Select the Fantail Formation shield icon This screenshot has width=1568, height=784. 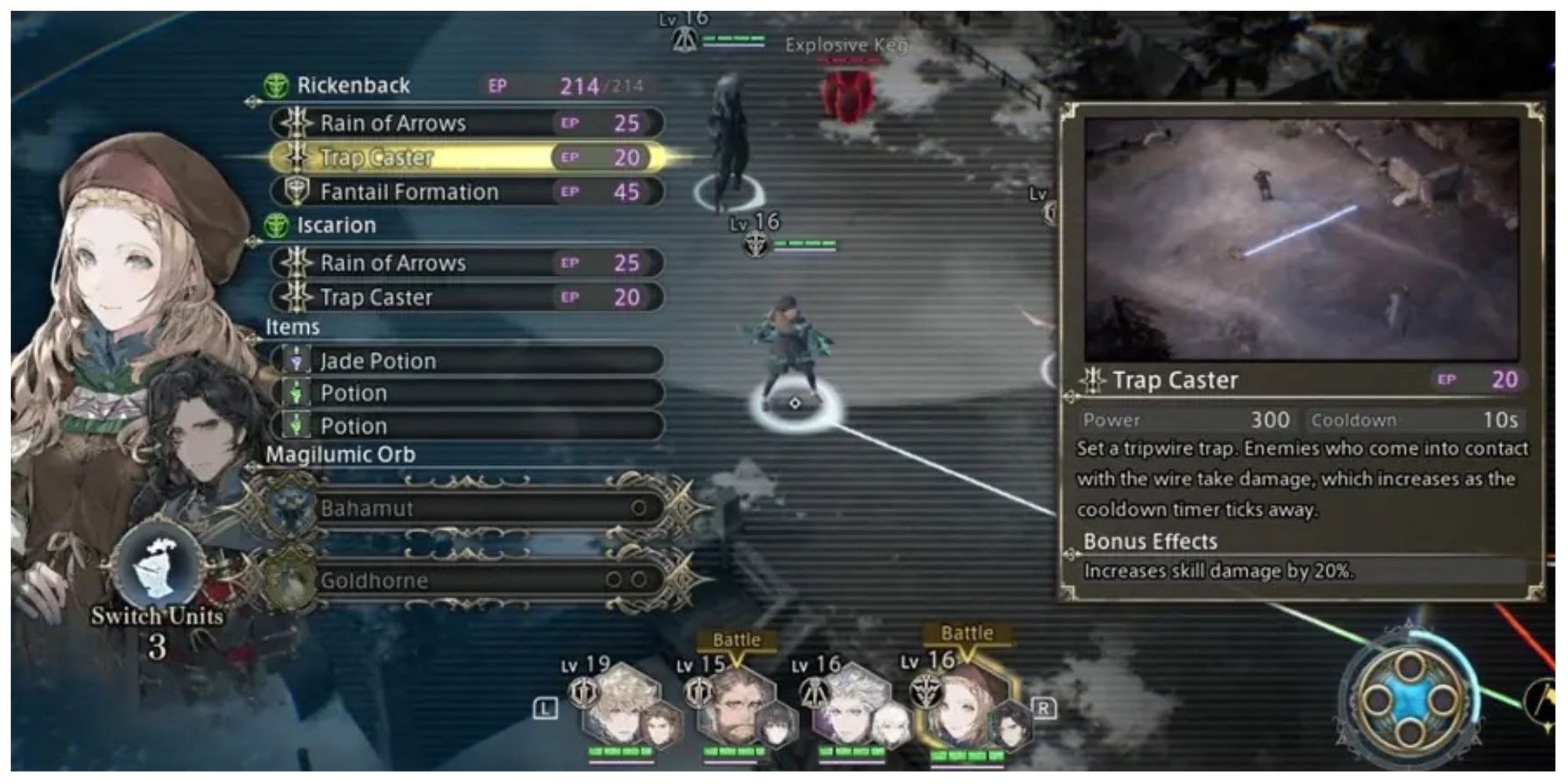point(296,191)
